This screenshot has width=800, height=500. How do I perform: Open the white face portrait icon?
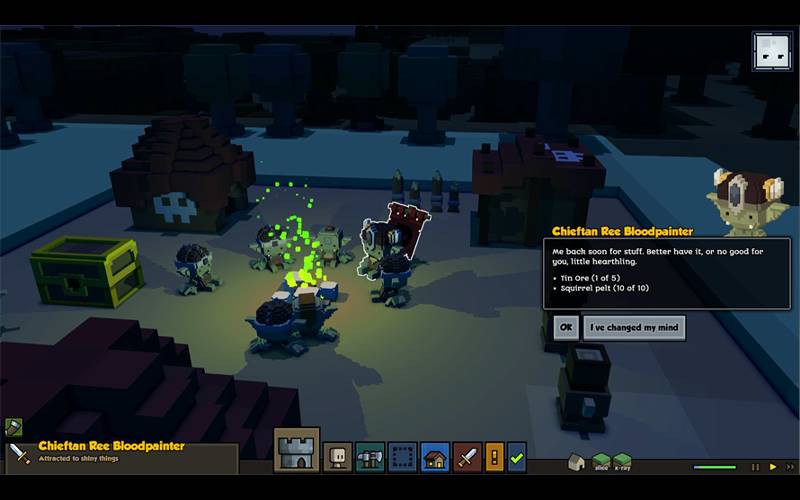(x=772, y=52)
